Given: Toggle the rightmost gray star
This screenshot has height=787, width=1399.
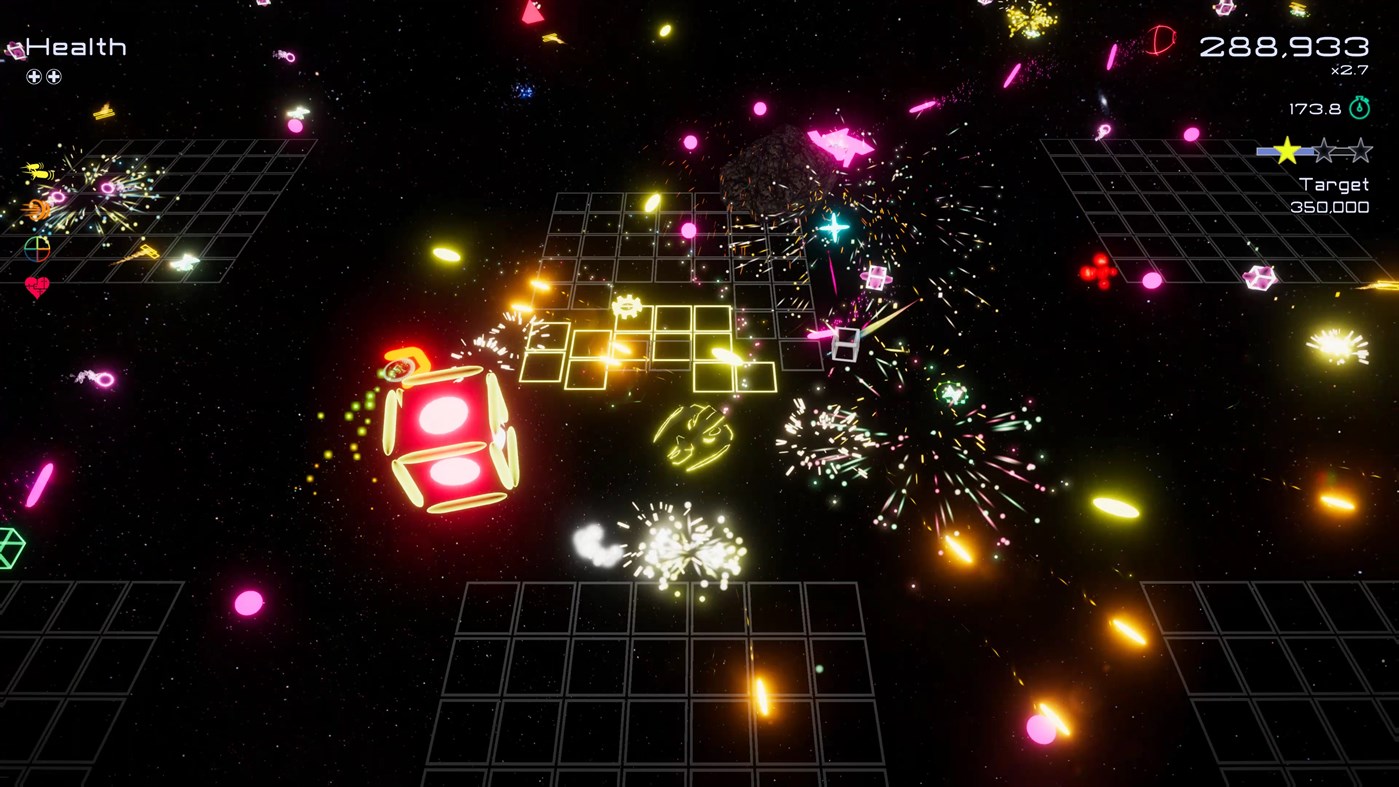Looking at the screenshot, I should pos(1360,151).
